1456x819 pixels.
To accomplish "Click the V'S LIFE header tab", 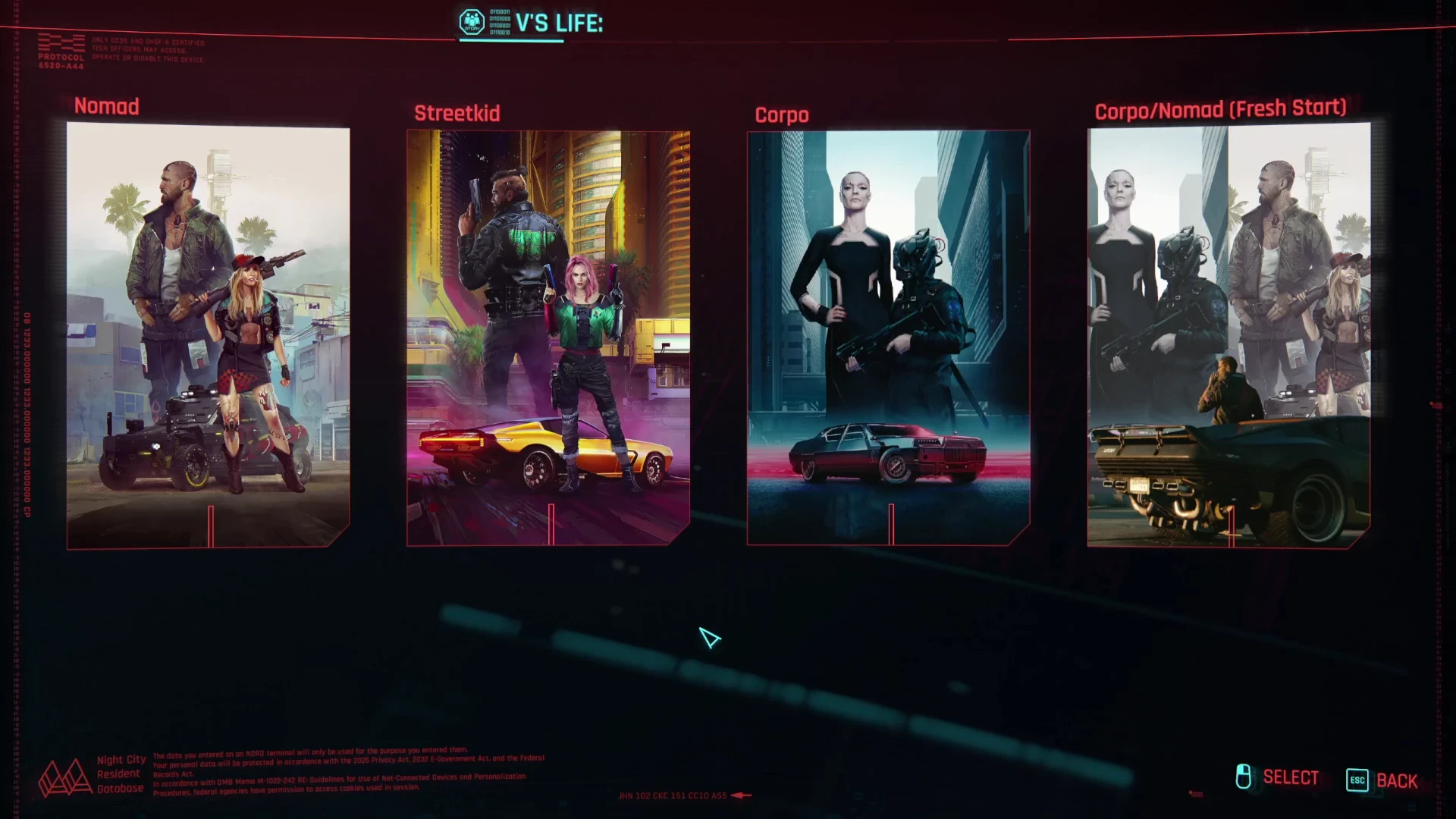I will pyautogui.click(x=559, y=24).
